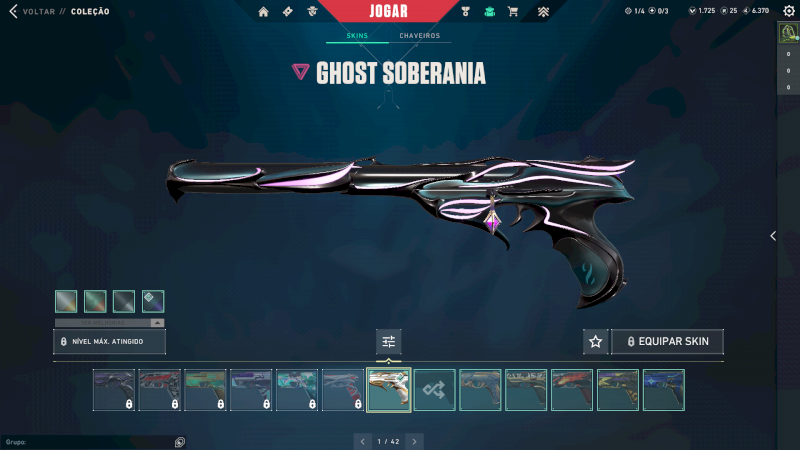Open the home icon in top navigation

(263, 12)
